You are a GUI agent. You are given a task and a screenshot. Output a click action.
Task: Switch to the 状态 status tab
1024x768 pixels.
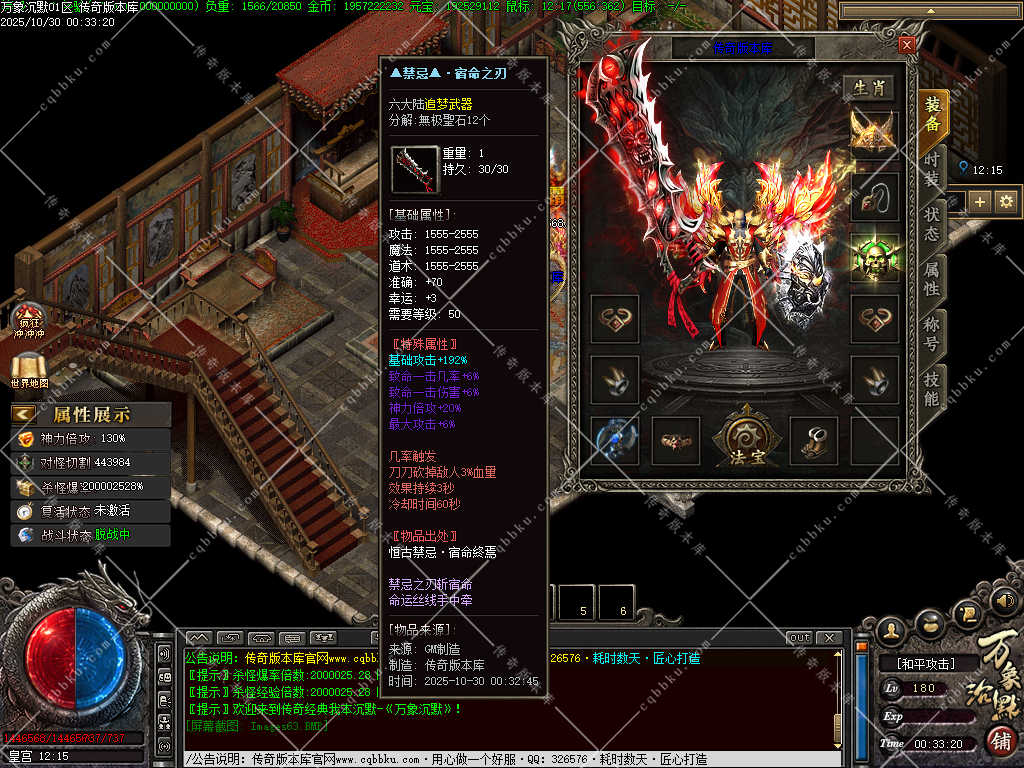tap(932, 224)
